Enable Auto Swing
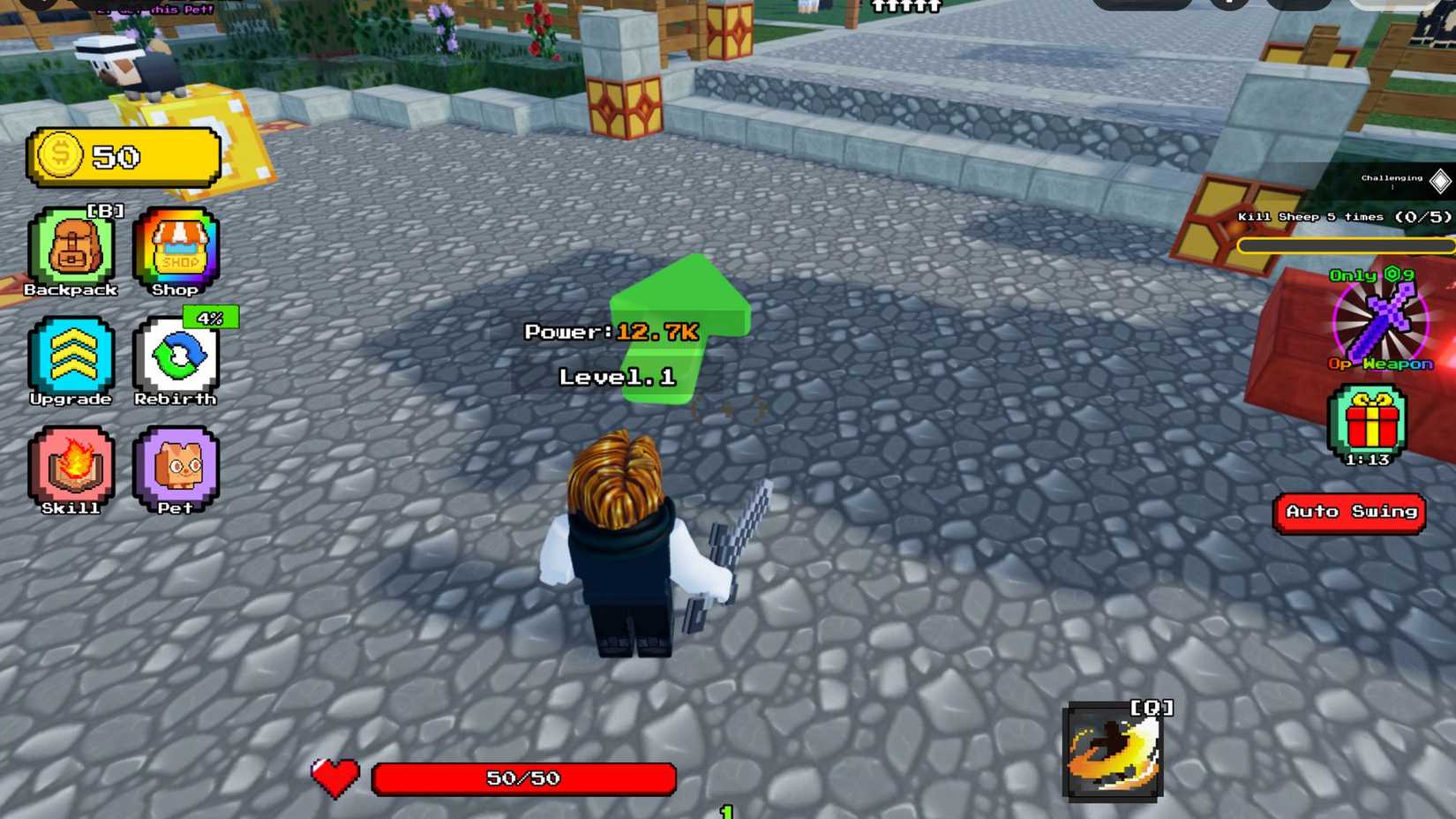Viewport: 1456px width, 819px height. (1349, 512)
